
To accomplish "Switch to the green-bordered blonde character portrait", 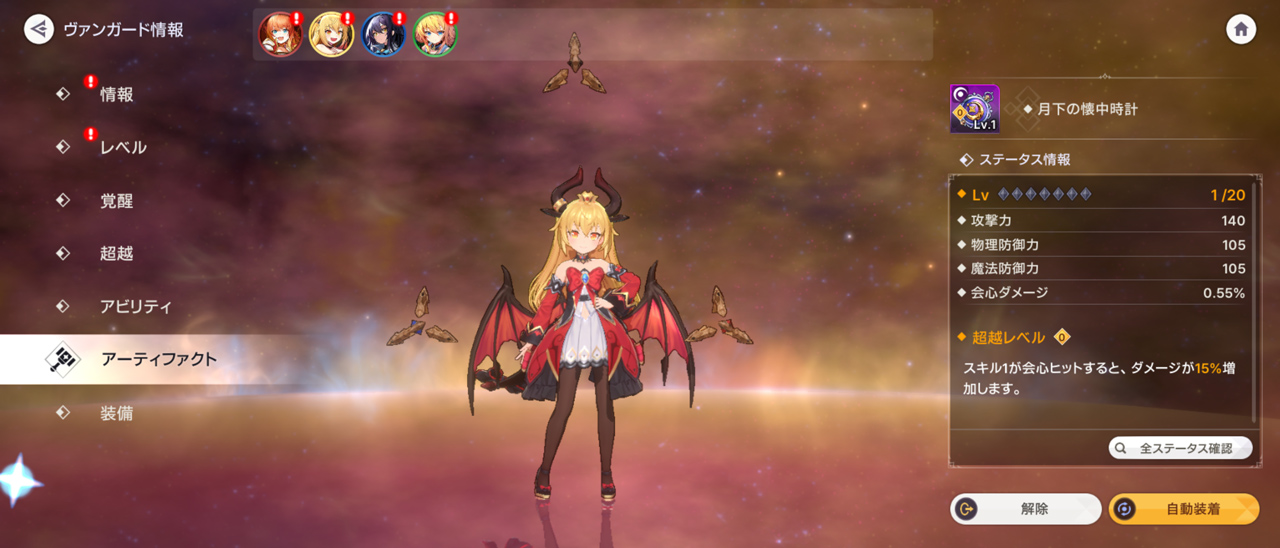I will tap(435, 35).
